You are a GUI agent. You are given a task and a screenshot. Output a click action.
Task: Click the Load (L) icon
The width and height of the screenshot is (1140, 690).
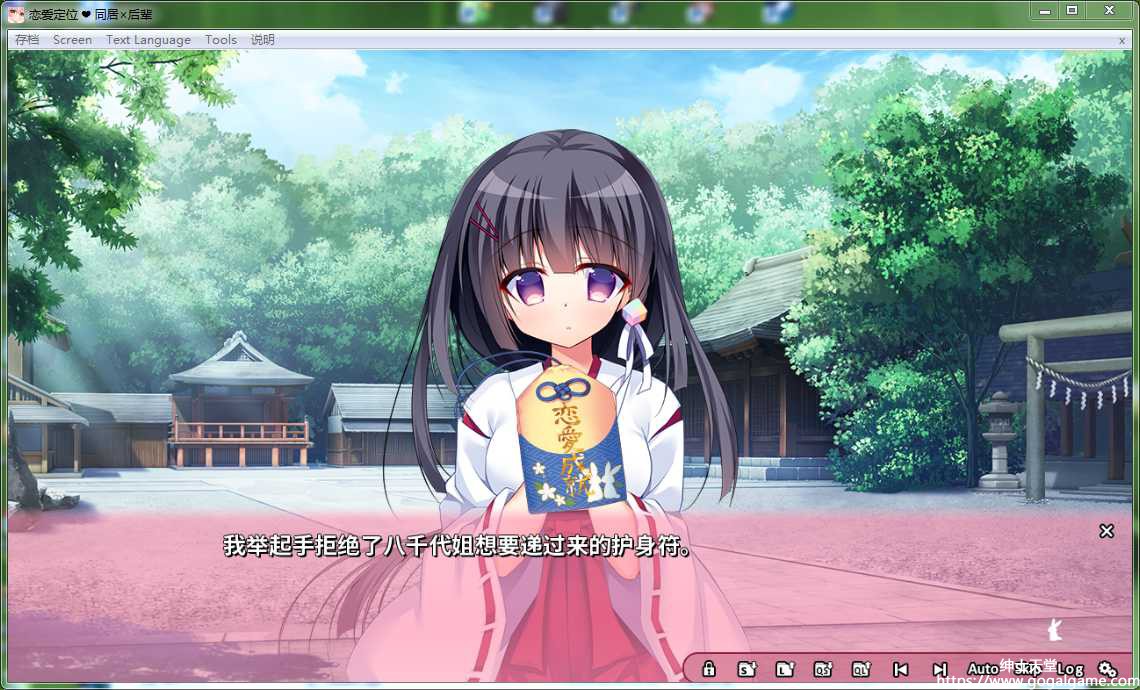click(785, 669)
